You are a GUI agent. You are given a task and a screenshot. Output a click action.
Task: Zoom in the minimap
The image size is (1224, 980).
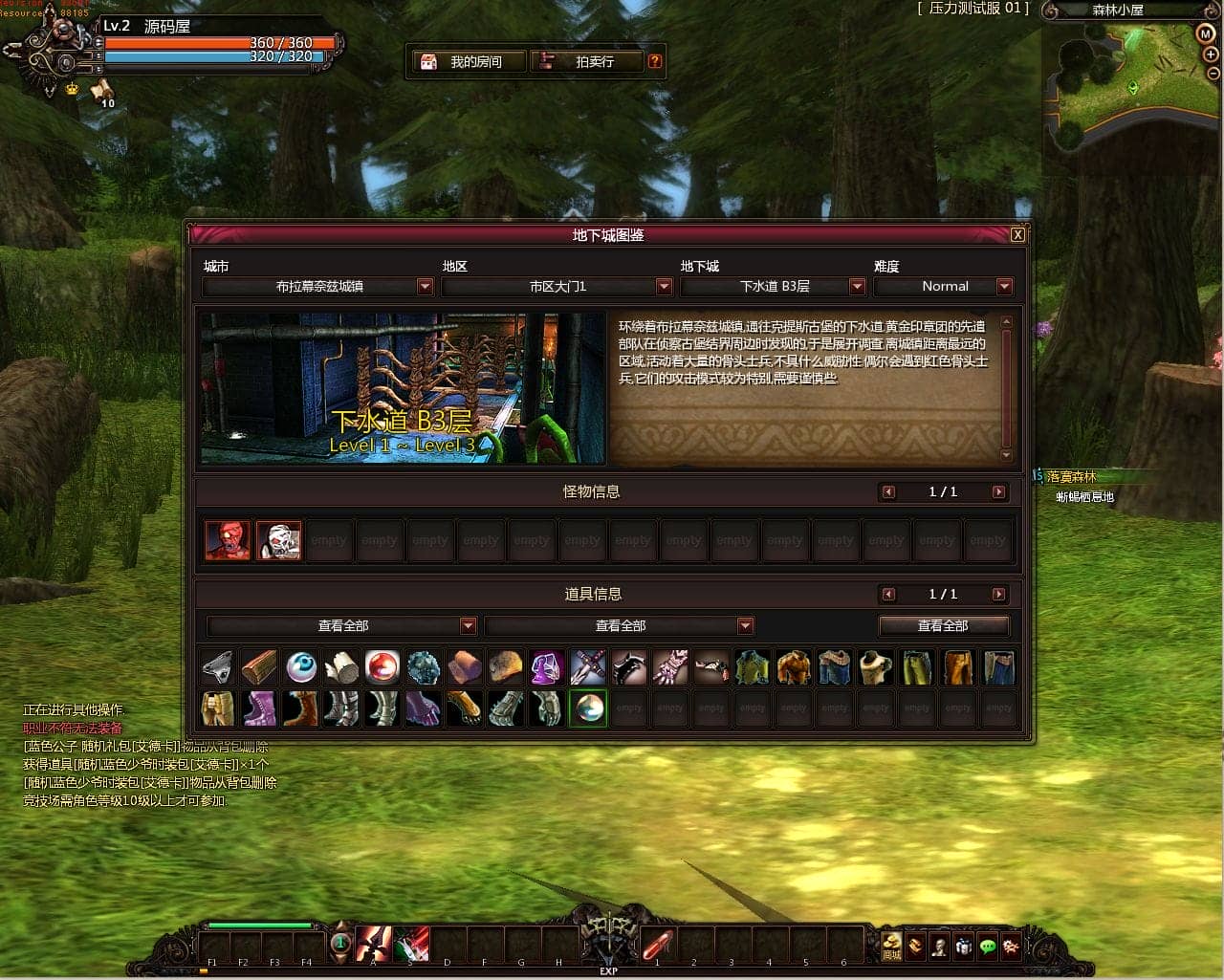[1212, 54]
